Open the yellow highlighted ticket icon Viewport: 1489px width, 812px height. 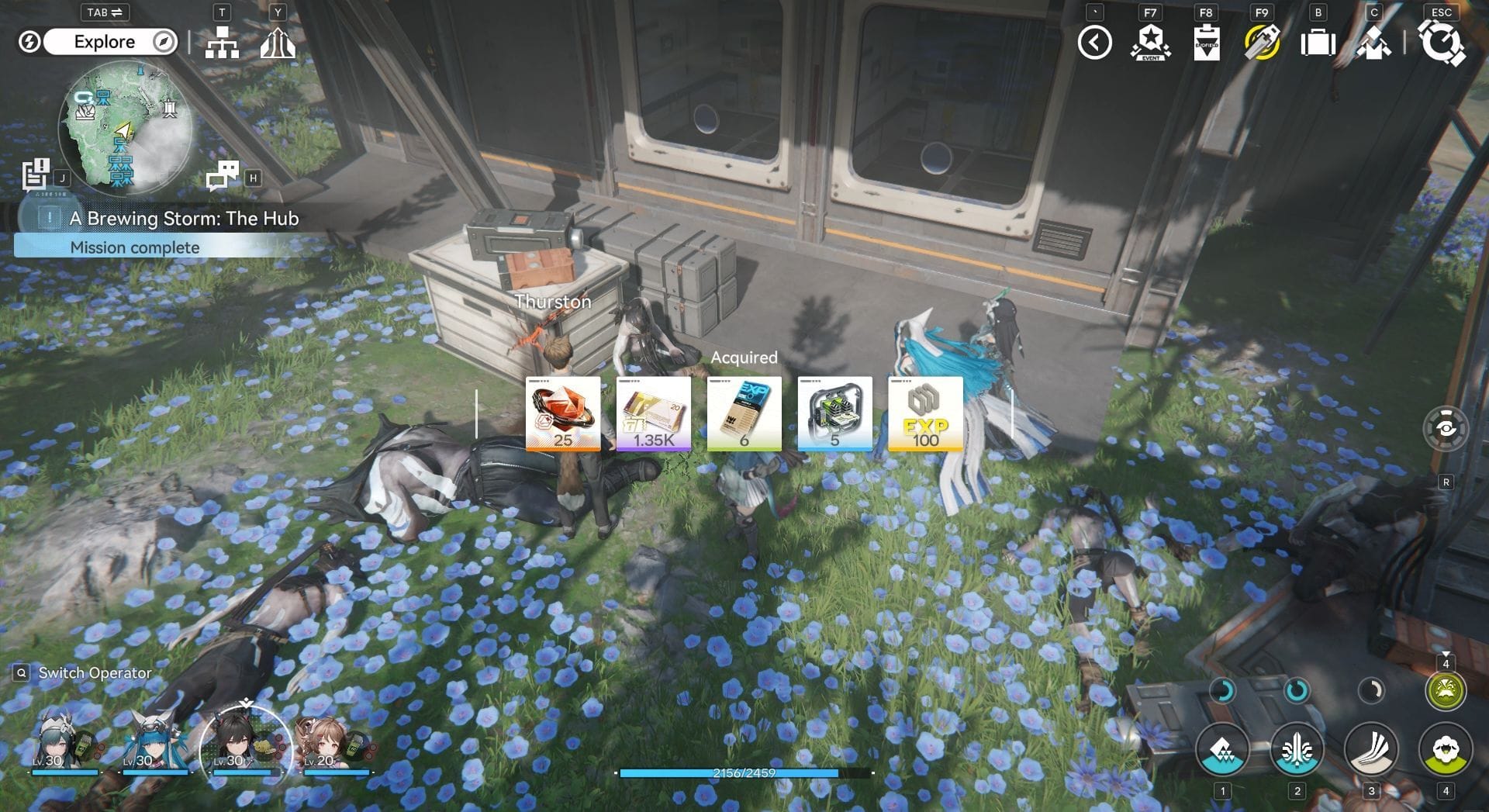point(1262,43)
